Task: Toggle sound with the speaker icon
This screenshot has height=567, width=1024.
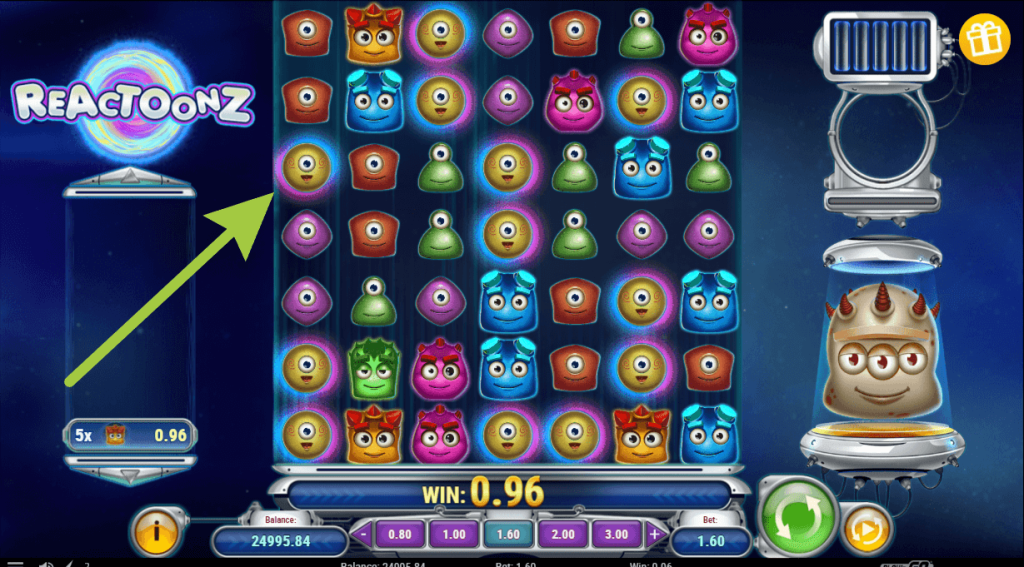Action: 45,563
